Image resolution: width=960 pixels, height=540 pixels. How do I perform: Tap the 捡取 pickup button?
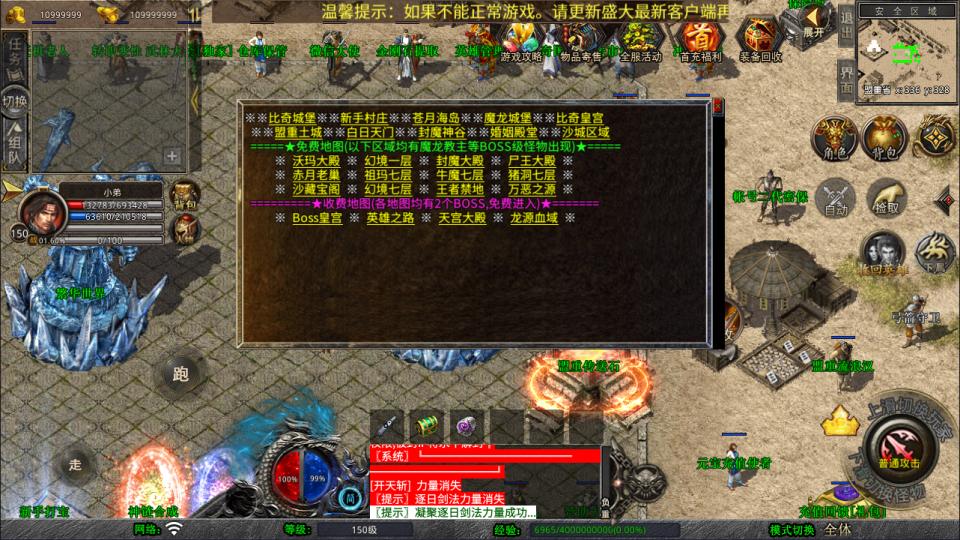(886, 198)
